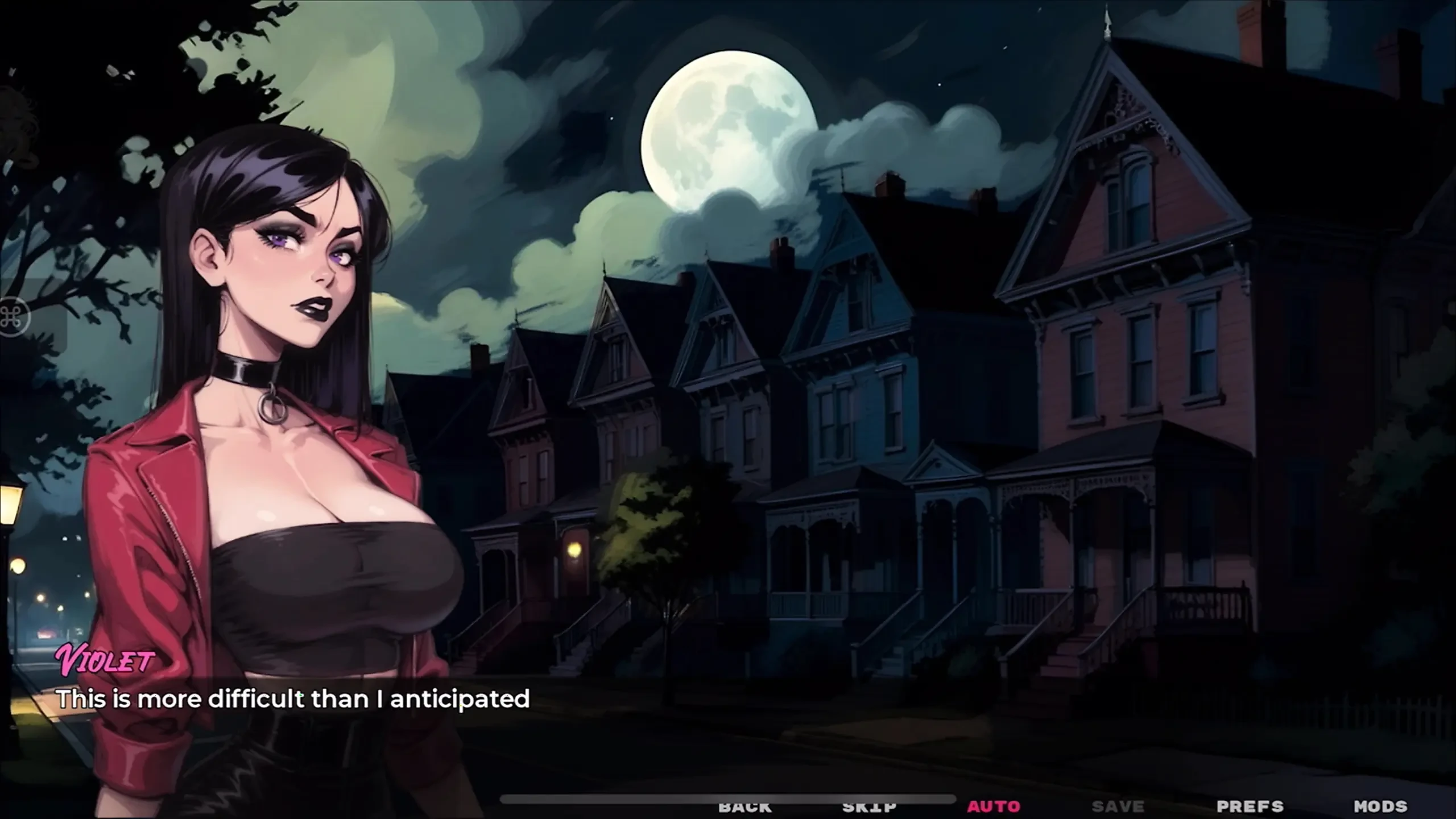Toggle AUTO dialogue advance
The image size is (1456, 819).
click(994, 806)
